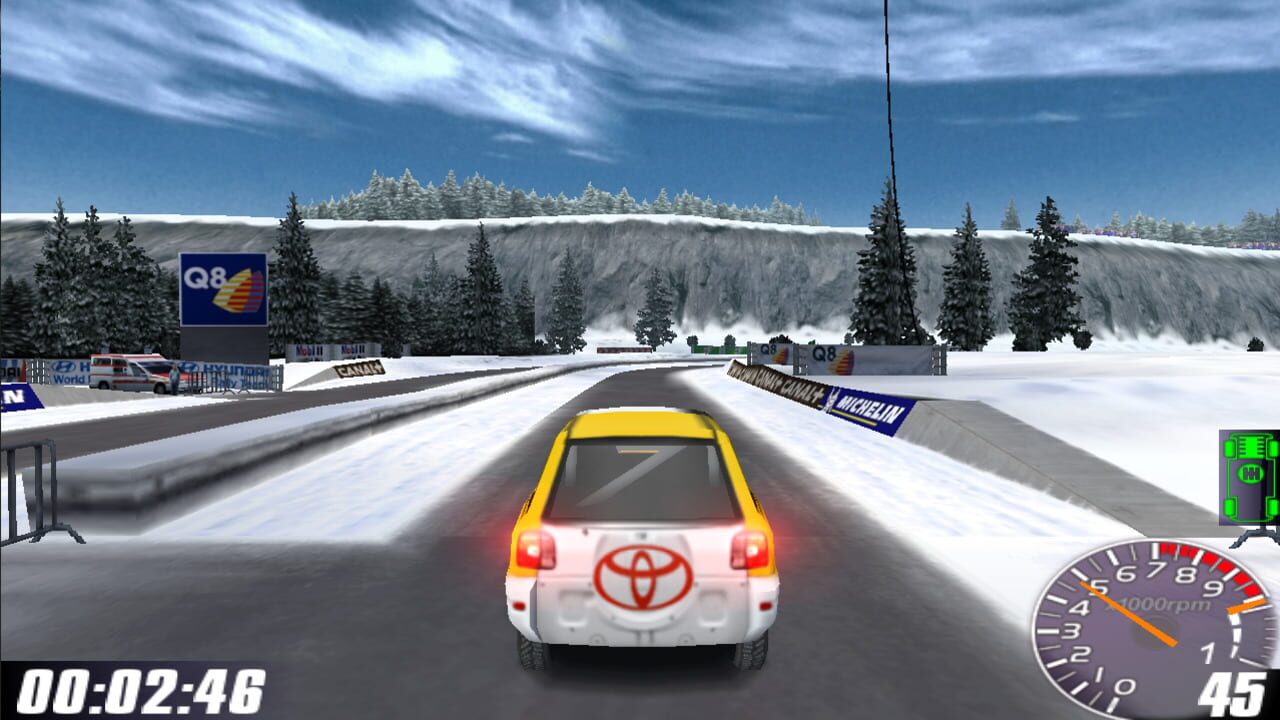The height and width of the screenshot is (720, 1280).
Task: Select the gearbox symbol on damage display
Action: point(1251,472)
